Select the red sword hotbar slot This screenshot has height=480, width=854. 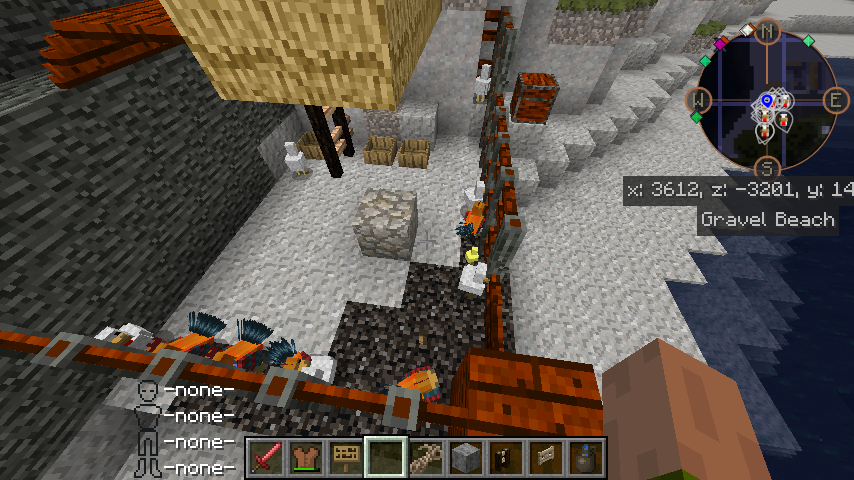[265, 457]
